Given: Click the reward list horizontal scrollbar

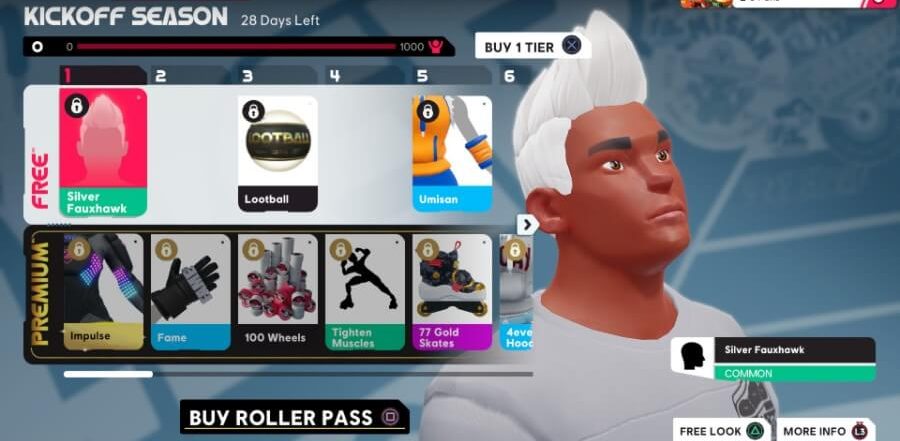Looking at the screenshot, I should (108, 374).
